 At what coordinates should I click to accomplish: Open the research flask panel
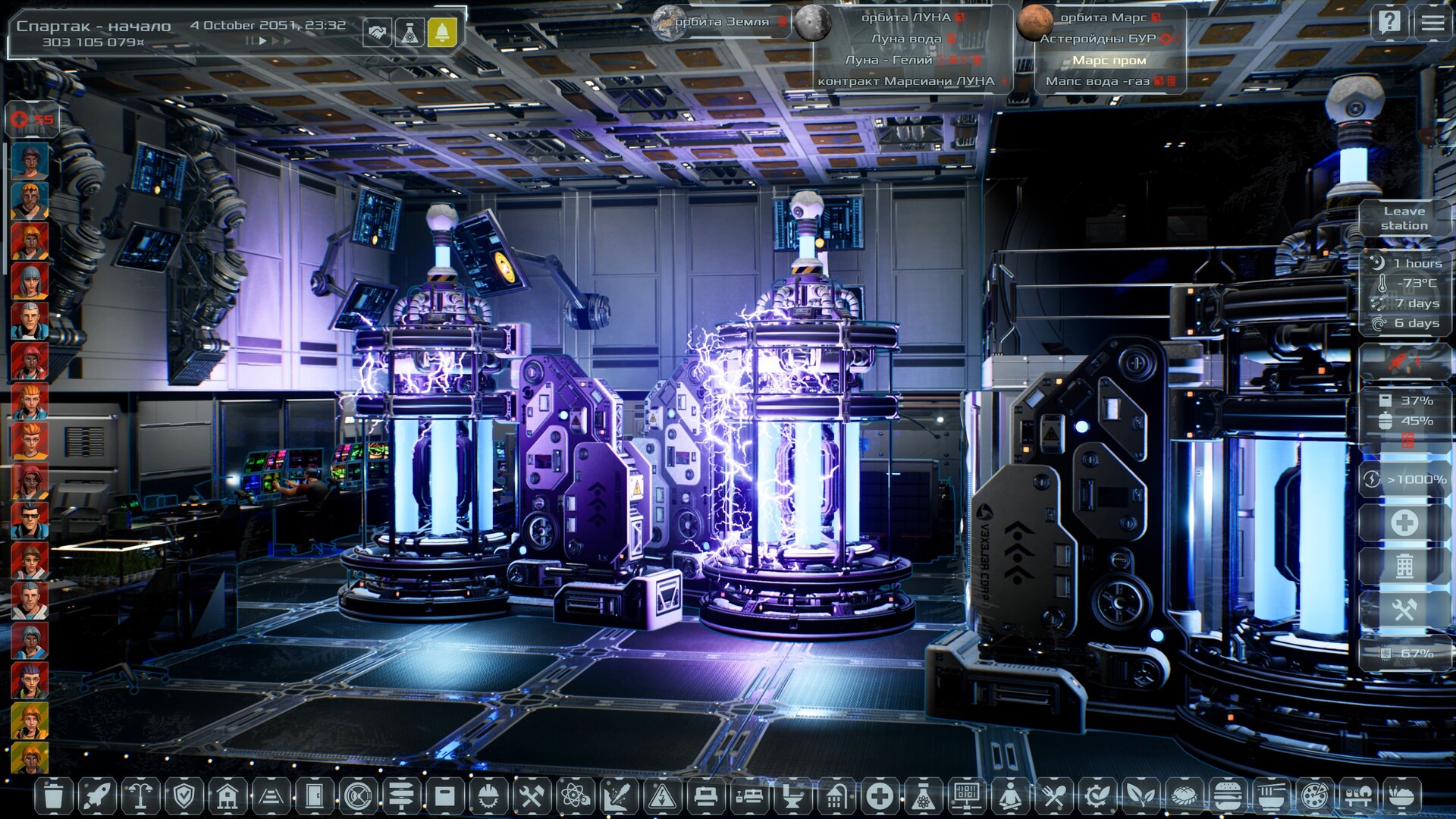coord(409,33)
